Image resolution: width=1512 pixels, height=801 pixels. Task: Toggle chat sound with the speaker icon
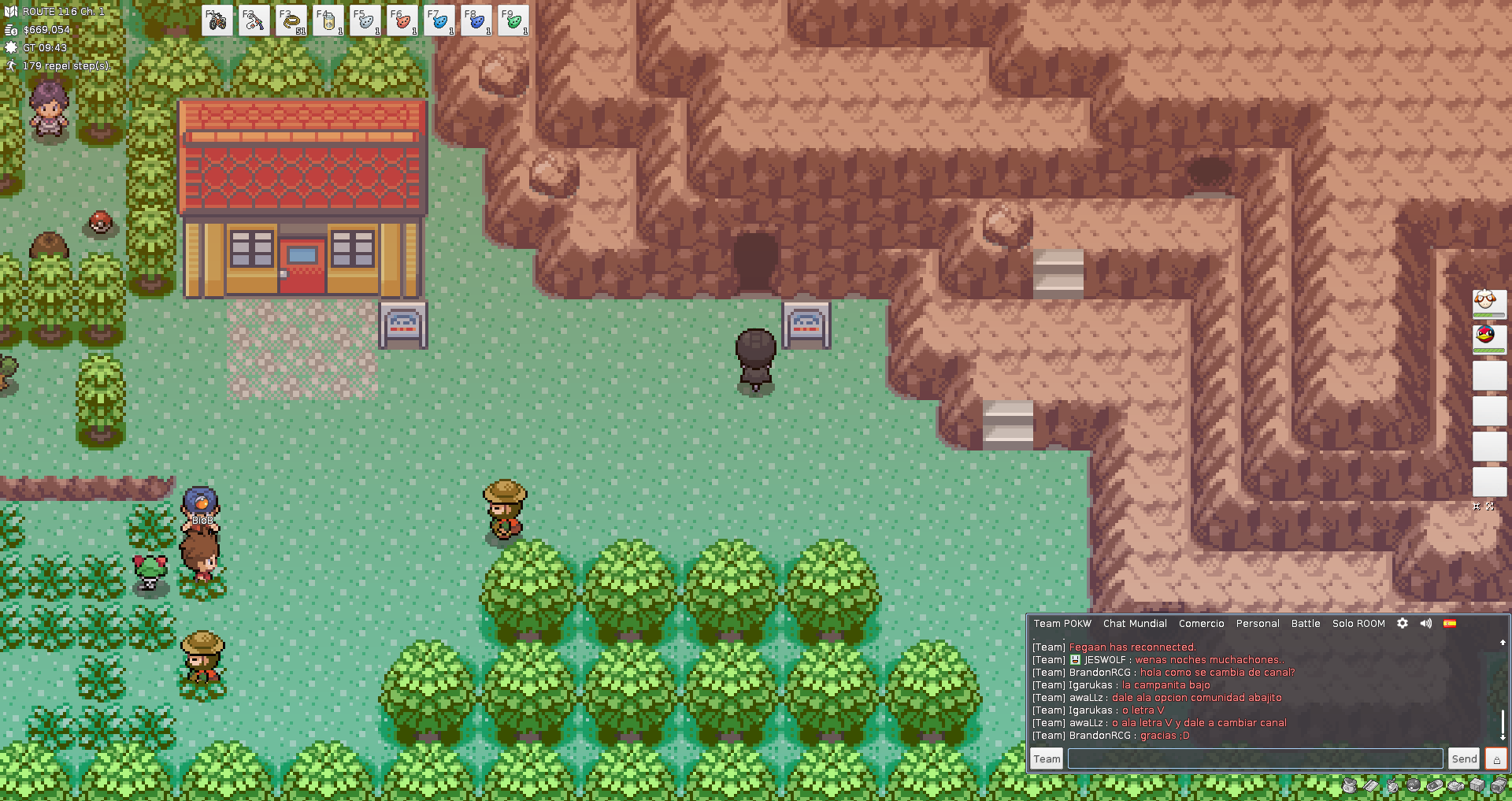click(x=1426, y=623)
